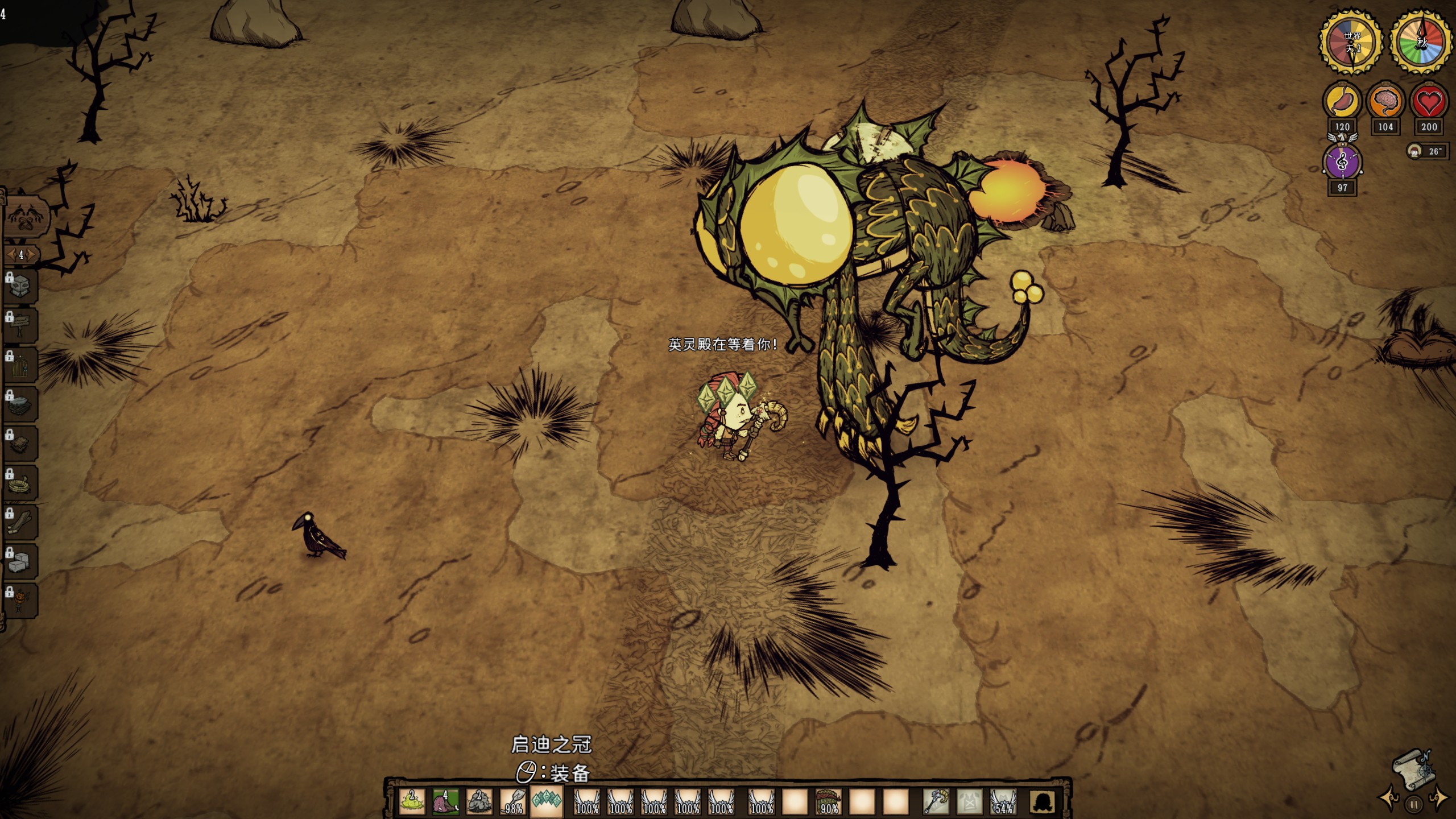Select the locked wooden boards recipe
This screenshot has height=819, width=1456.
click(x=20, y=522)
